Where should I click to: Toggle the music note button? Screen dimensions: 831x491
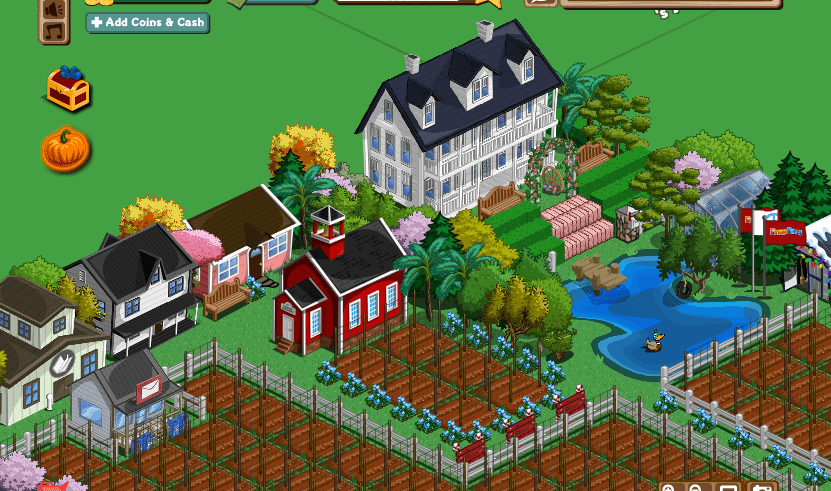tap(54, 32)
